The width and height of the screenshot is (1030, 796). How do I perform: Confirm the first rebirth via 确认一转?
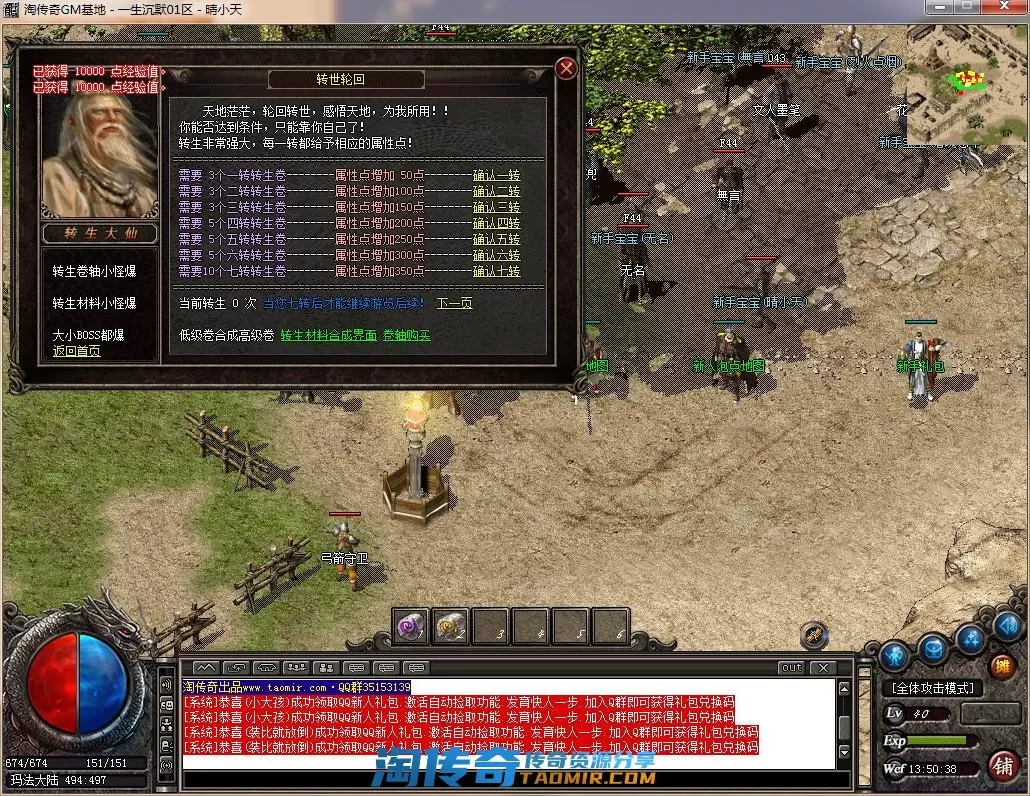click(496, 176)
